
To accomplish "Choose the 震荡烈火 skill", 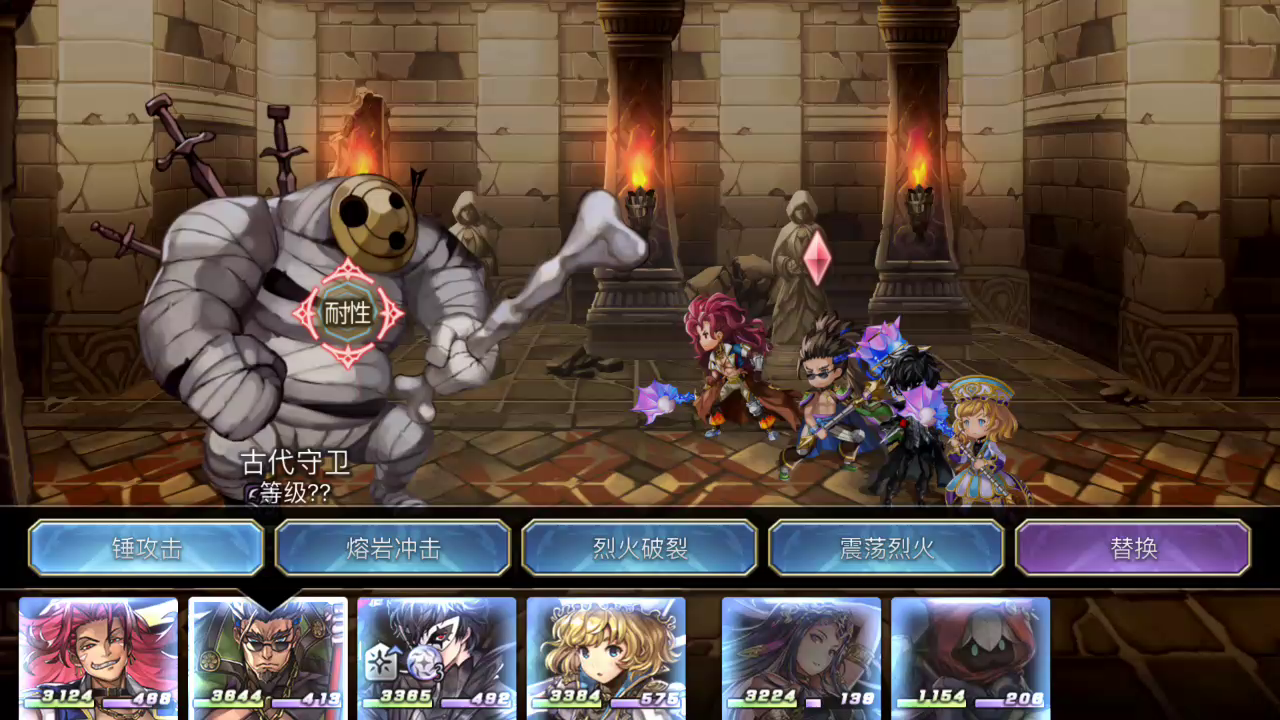I will point(886,548).
